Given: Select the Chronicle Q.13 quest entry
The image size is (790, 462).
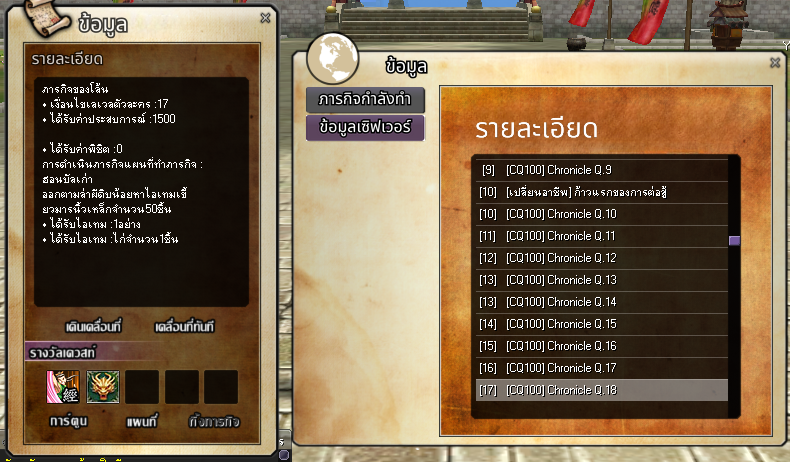Looking at the screenshot, I should [x=600, y=280].
